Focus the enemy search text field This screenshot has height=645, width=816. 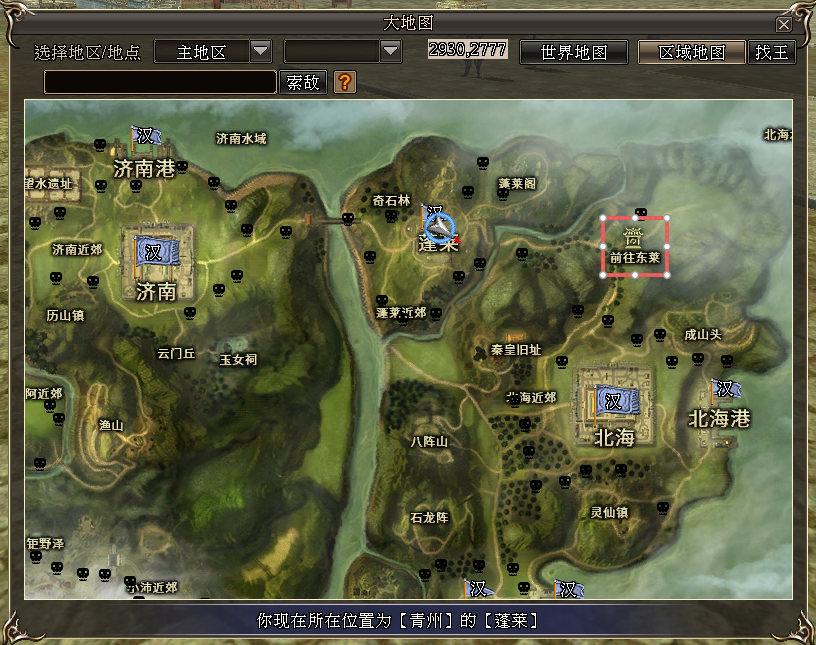(x=160, y=82)
